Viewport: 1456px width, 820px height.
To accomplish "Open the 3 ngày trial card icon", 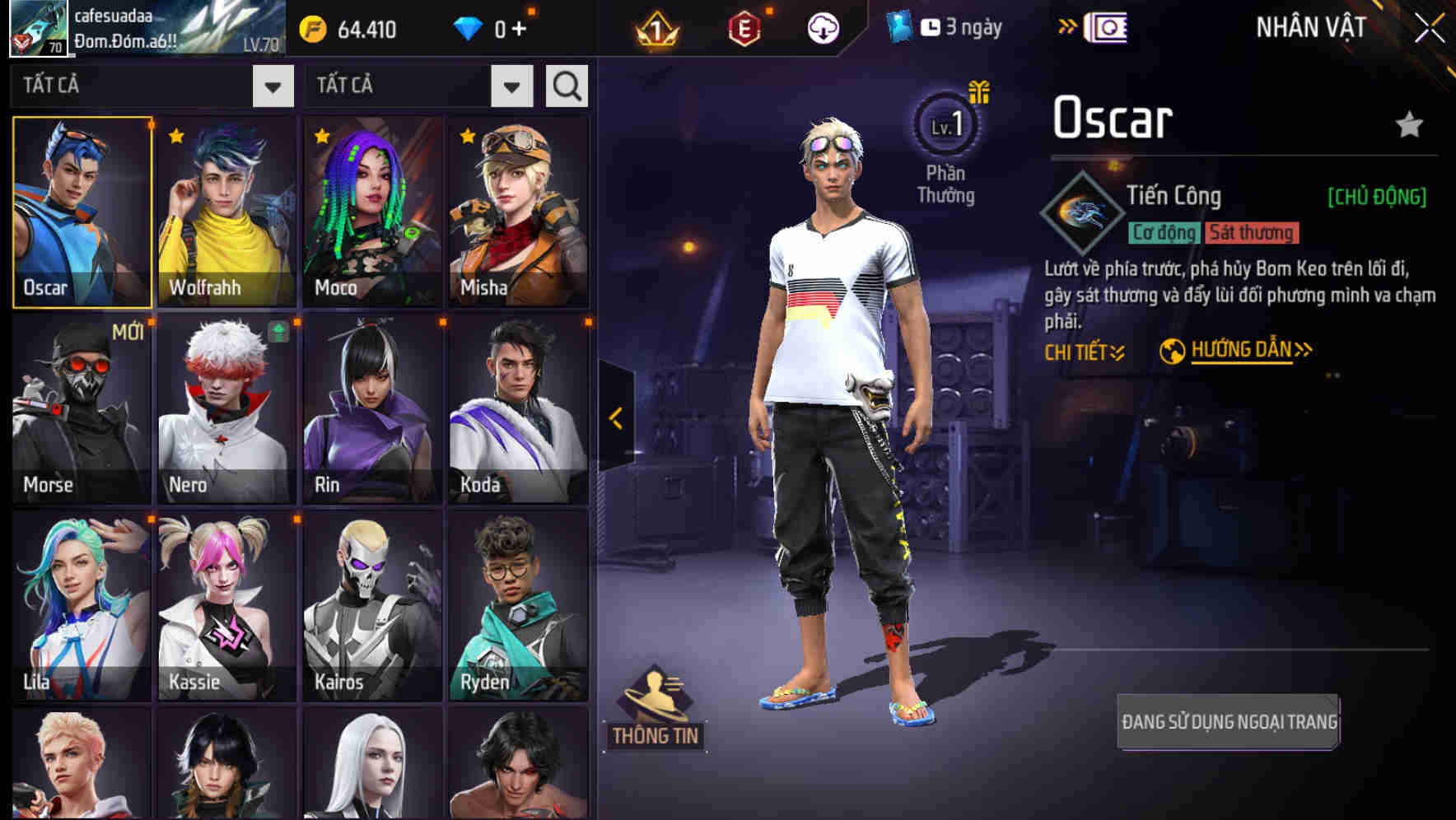I will [x=898, y=26].
